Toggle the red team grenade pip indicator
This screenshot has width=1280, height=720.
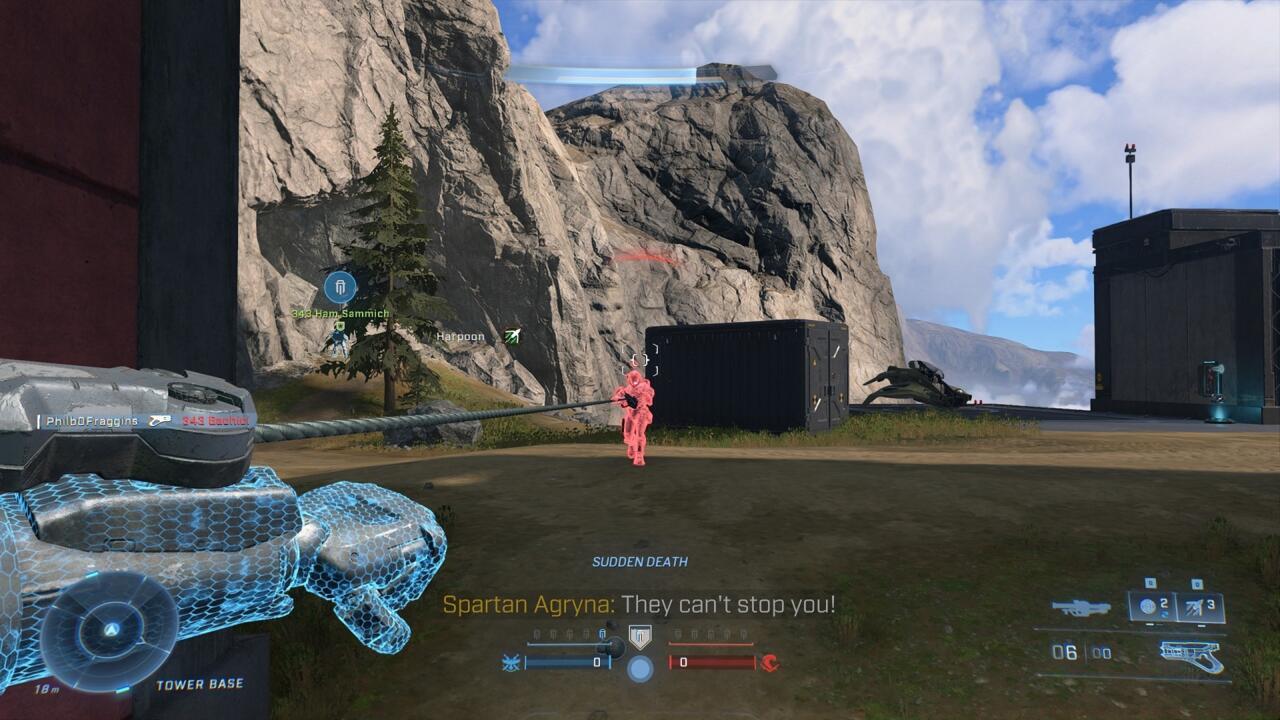pyautogui.click(x=710, y=634)
